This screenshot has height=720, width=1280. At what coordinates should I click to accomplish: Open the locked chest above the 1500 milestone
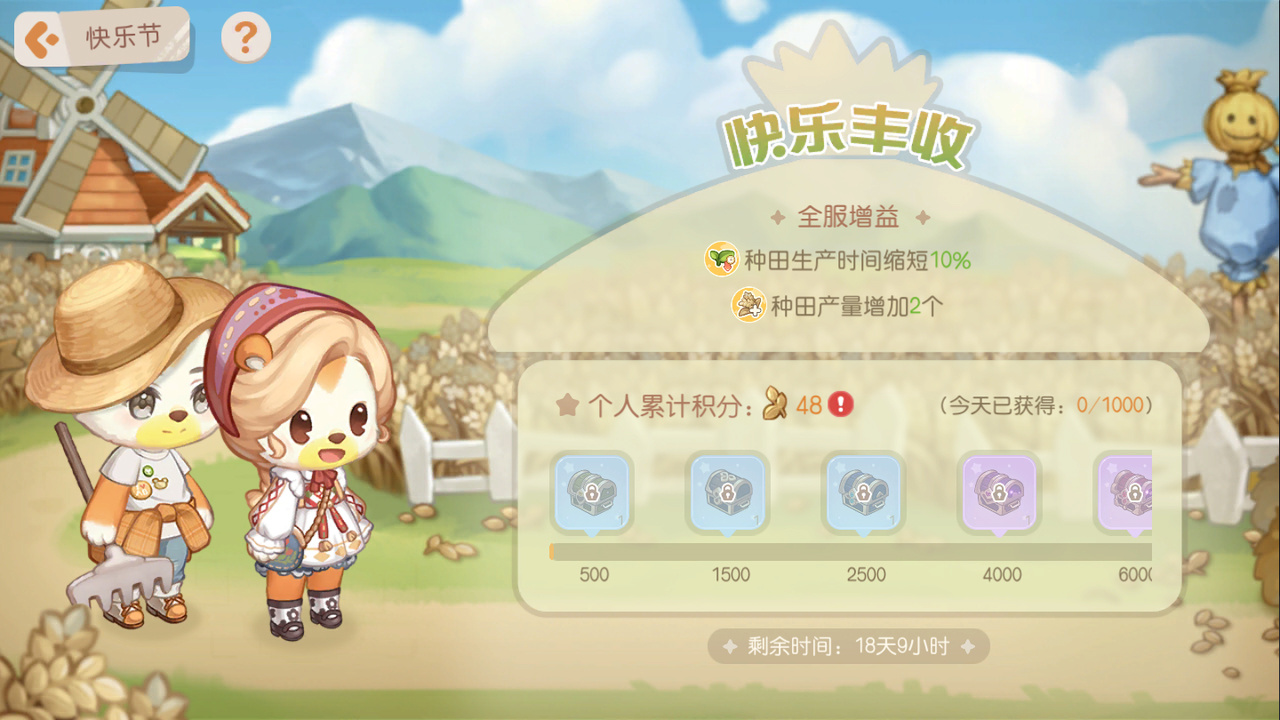(731, 493)
